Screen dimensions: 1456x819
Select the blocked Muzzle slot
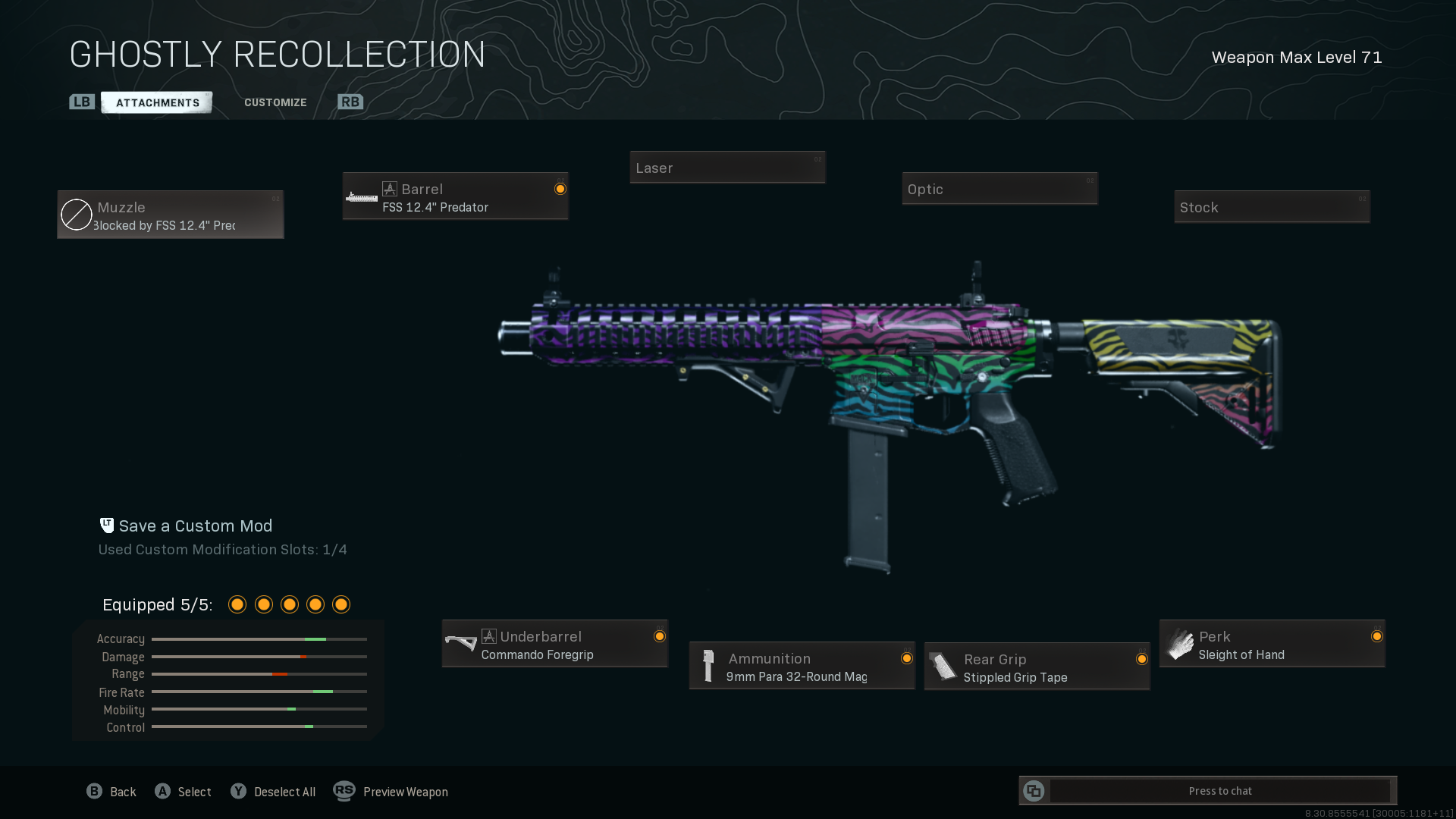pyautogui.click(x=171, y=215)
